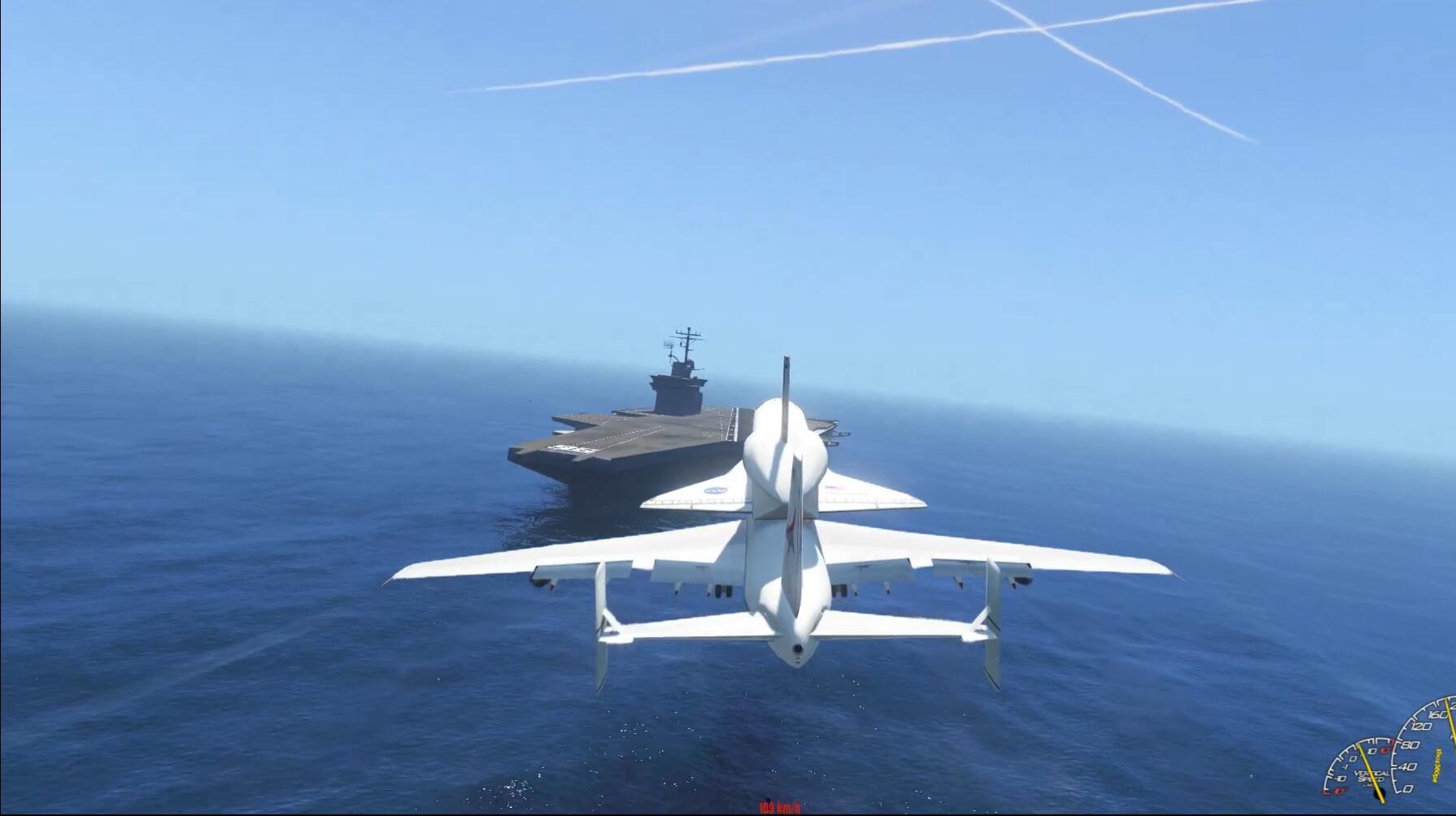Click the NASA logo on the left wing
This screenshot has height=816, width=1456.
(716, 489)
